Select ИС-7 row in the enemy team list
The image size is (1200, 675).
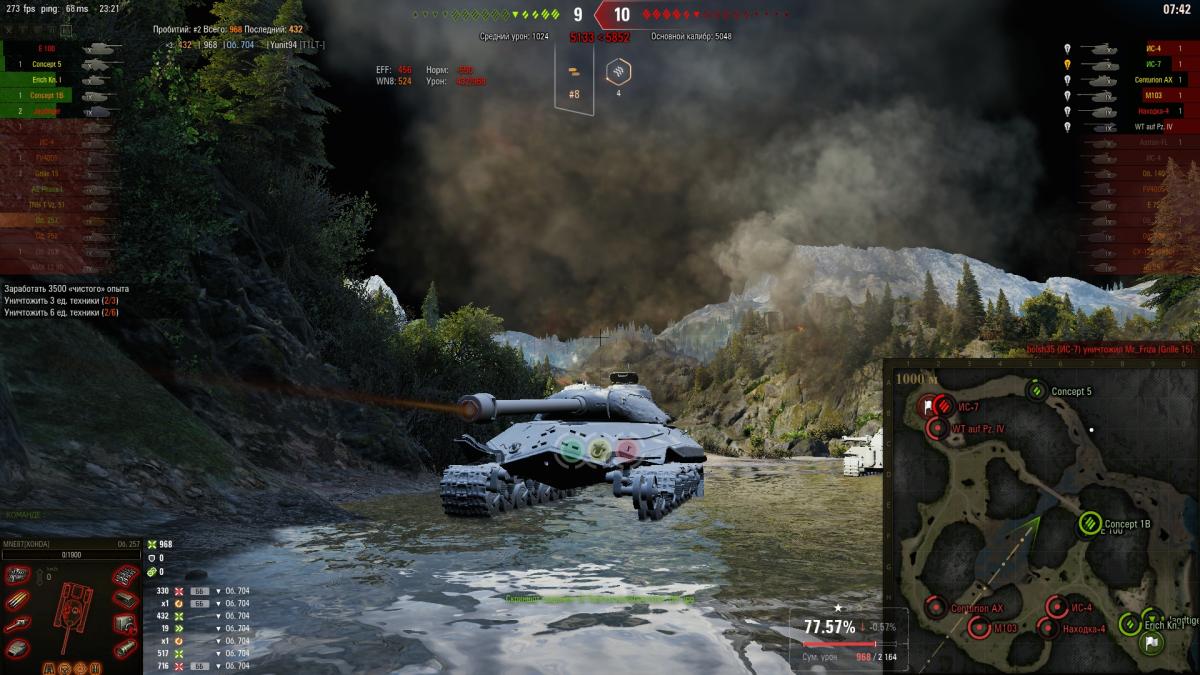[1153, 64]
